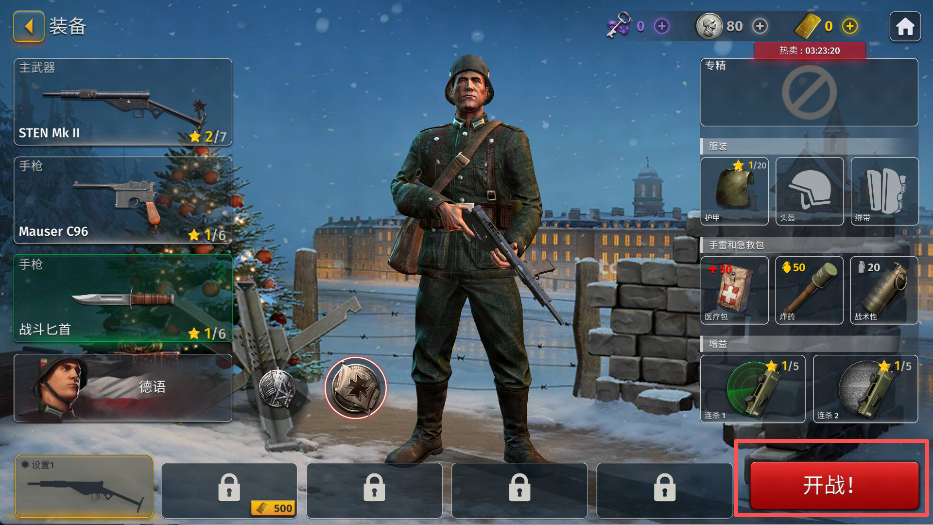The width and height of the screenshot is (933, 525).
Task: Select the combat knife 战斗匕首 slot
Action: tap(123, 298)
